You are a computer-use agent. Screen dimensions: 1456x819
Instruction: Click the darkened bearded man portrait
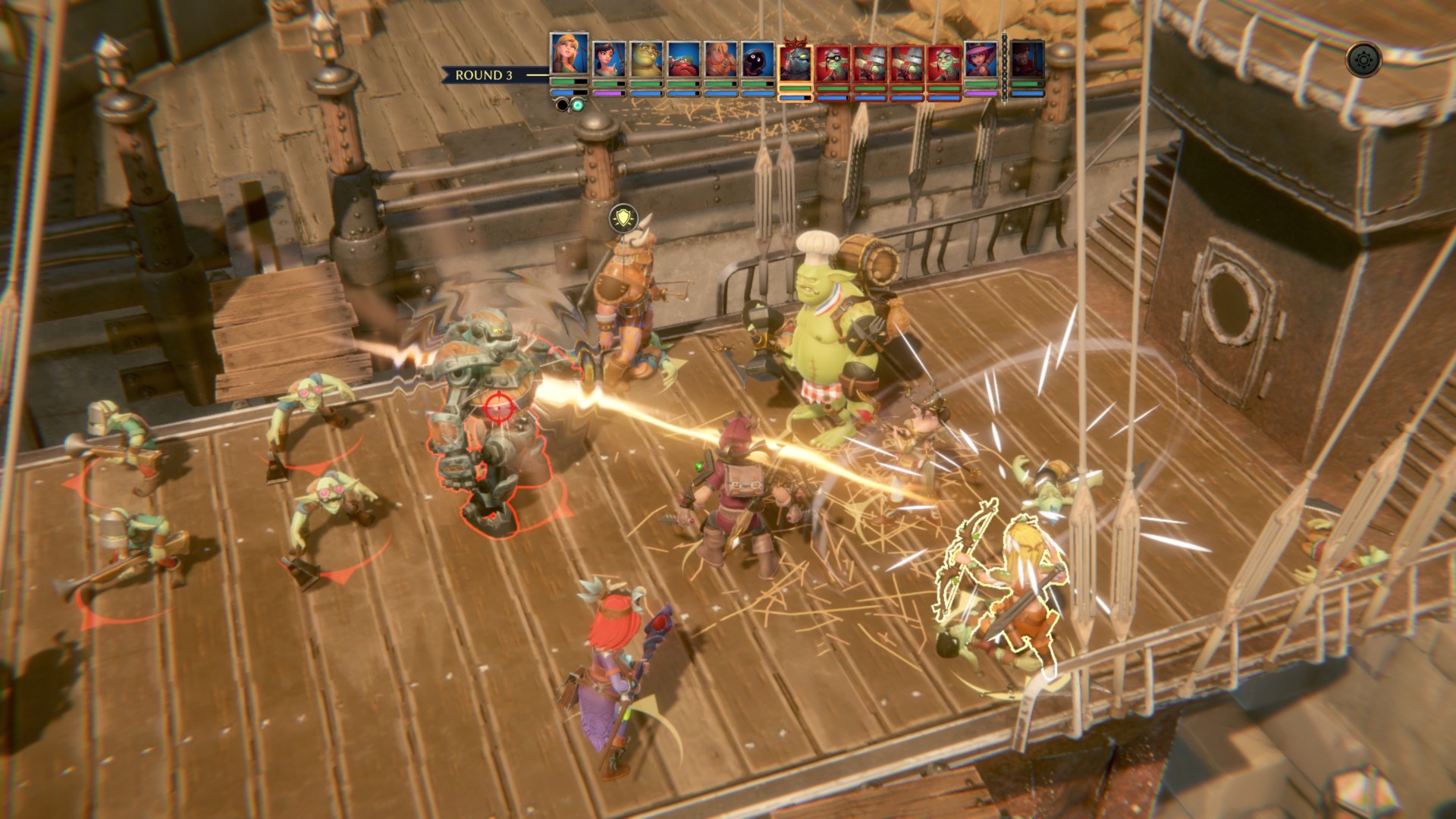pyautogui.click(x=1028, y=59)
